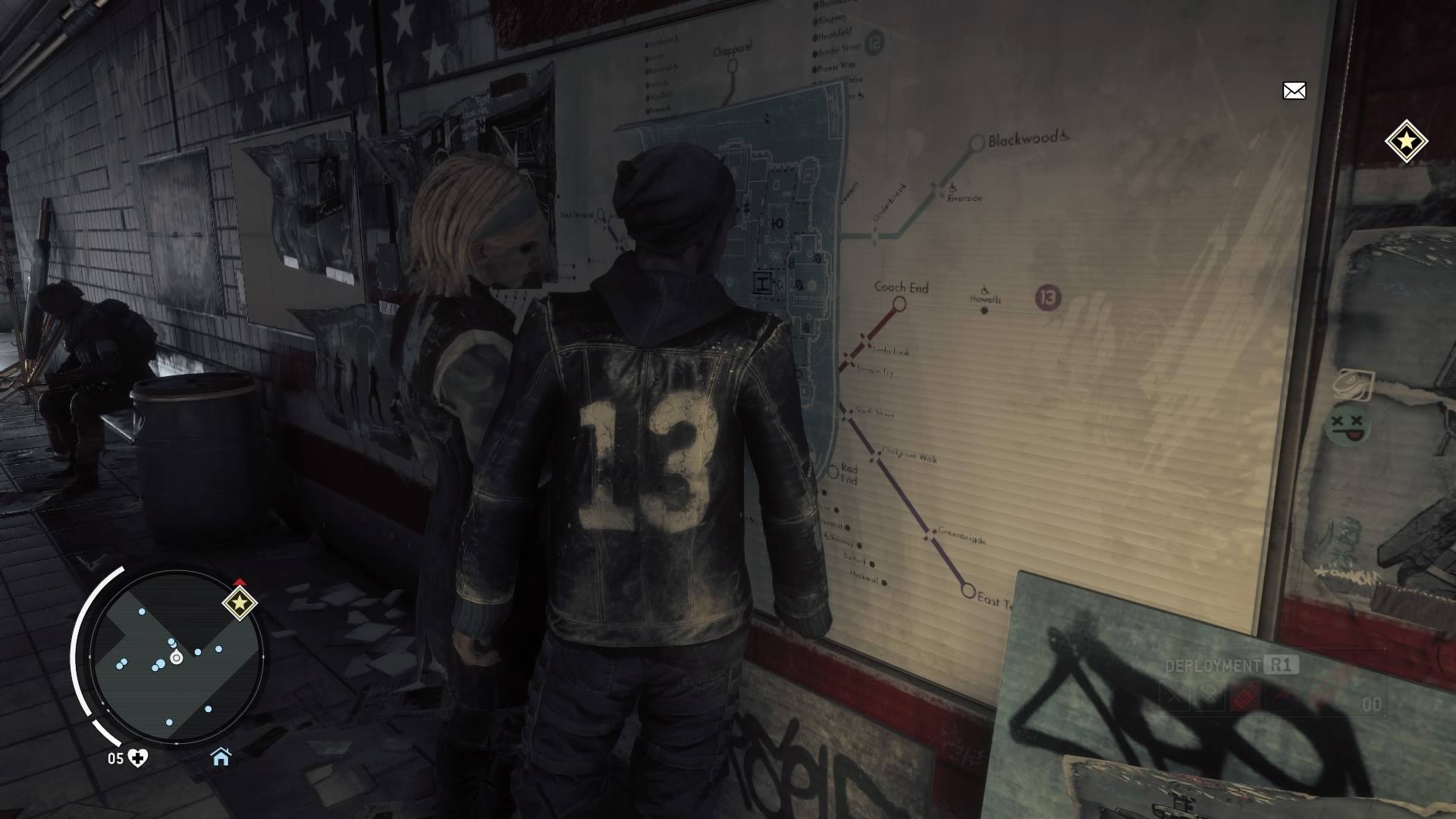Open the envelope message notification icon
Screen dimensions: 1456x819
(1294, 91)
